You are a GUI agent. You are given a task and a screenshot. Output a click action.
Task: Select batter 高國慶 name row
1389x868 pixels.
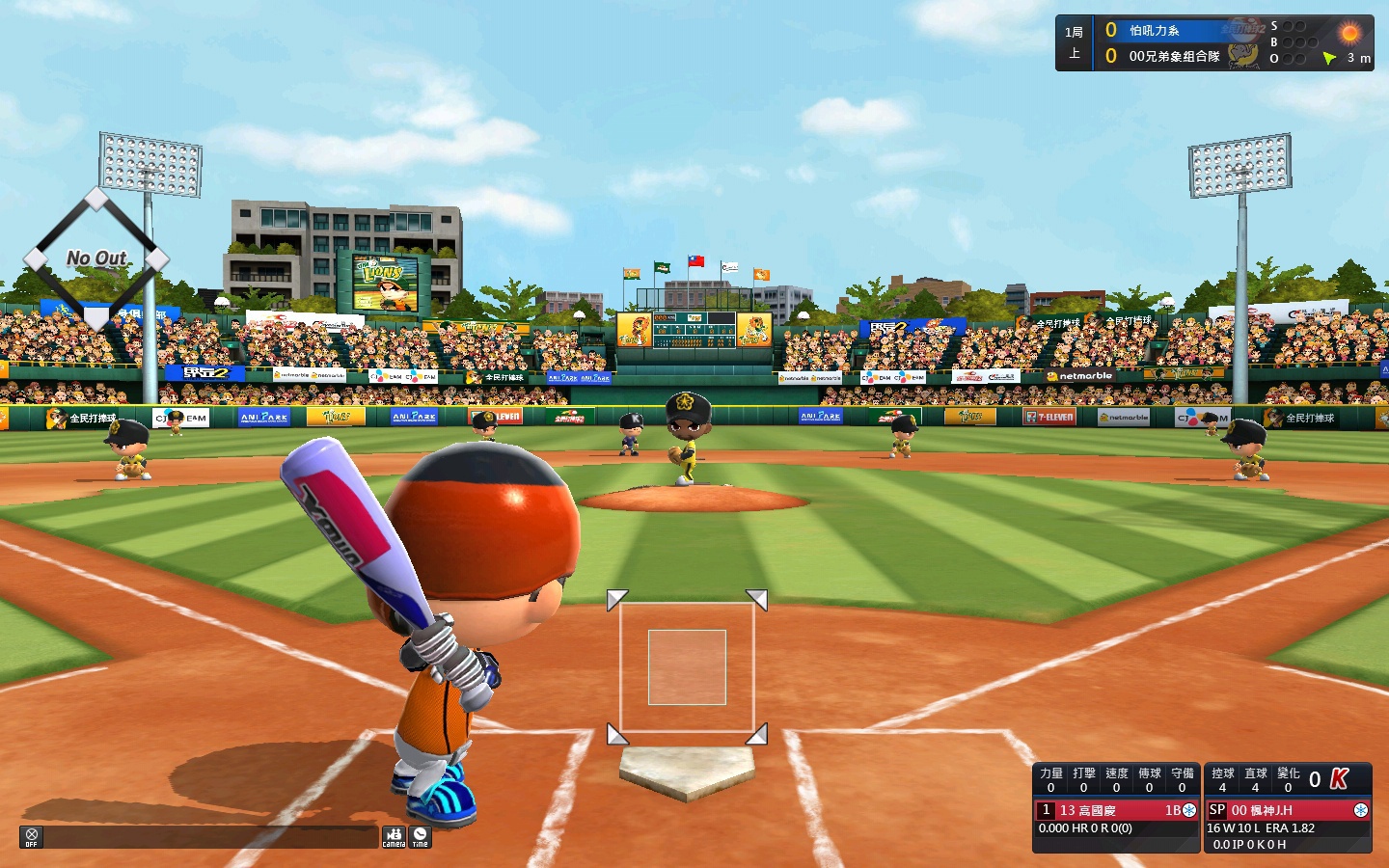(x=1115, y=810)
